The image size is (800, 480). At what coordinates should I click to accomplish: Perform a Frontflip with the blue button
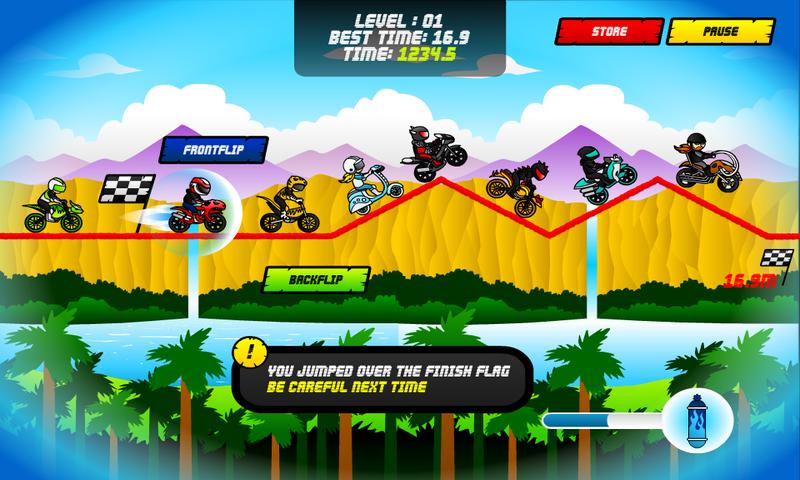pyautogui.click(x=215, y=149)
